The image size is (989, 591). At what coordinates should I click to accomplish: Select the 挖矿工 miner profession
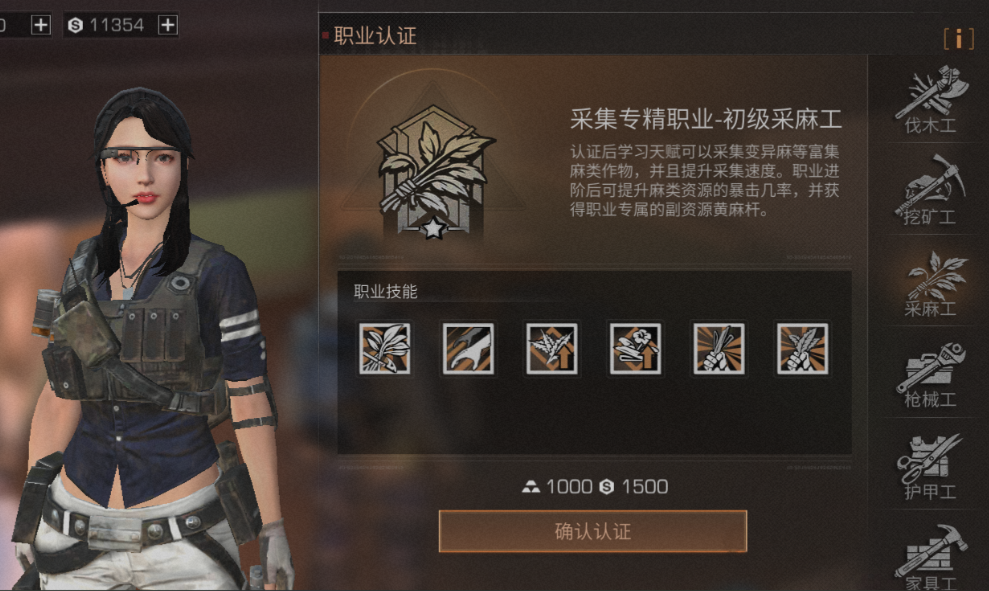tap(930, 192)
